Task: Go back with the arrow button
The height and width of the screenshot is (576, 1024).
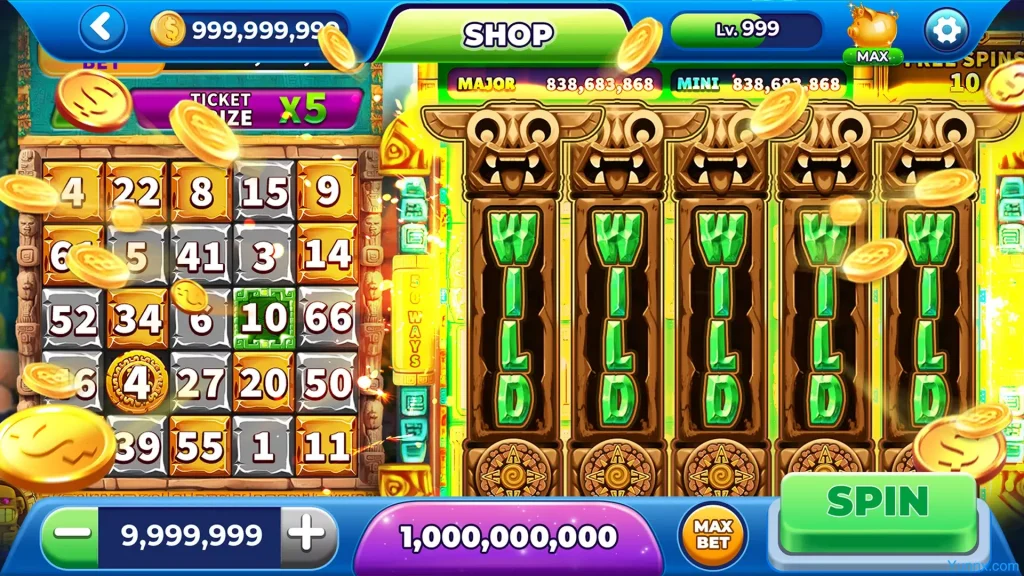Action: (101, 29)
